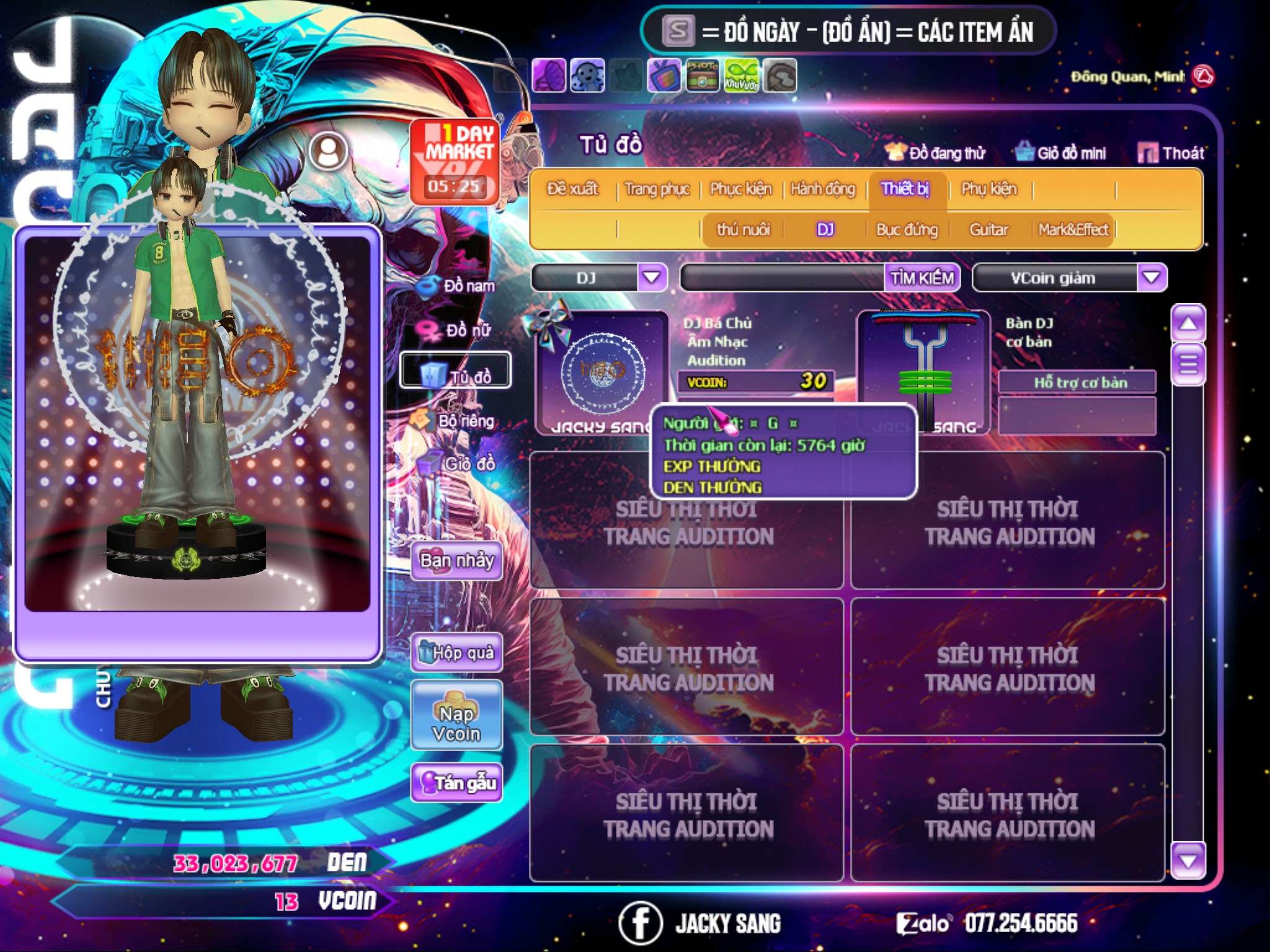The height and width of the screenshot is (952, 1270).
Task: Select the thú nuôi subcategory
Action: coord(743,230)
